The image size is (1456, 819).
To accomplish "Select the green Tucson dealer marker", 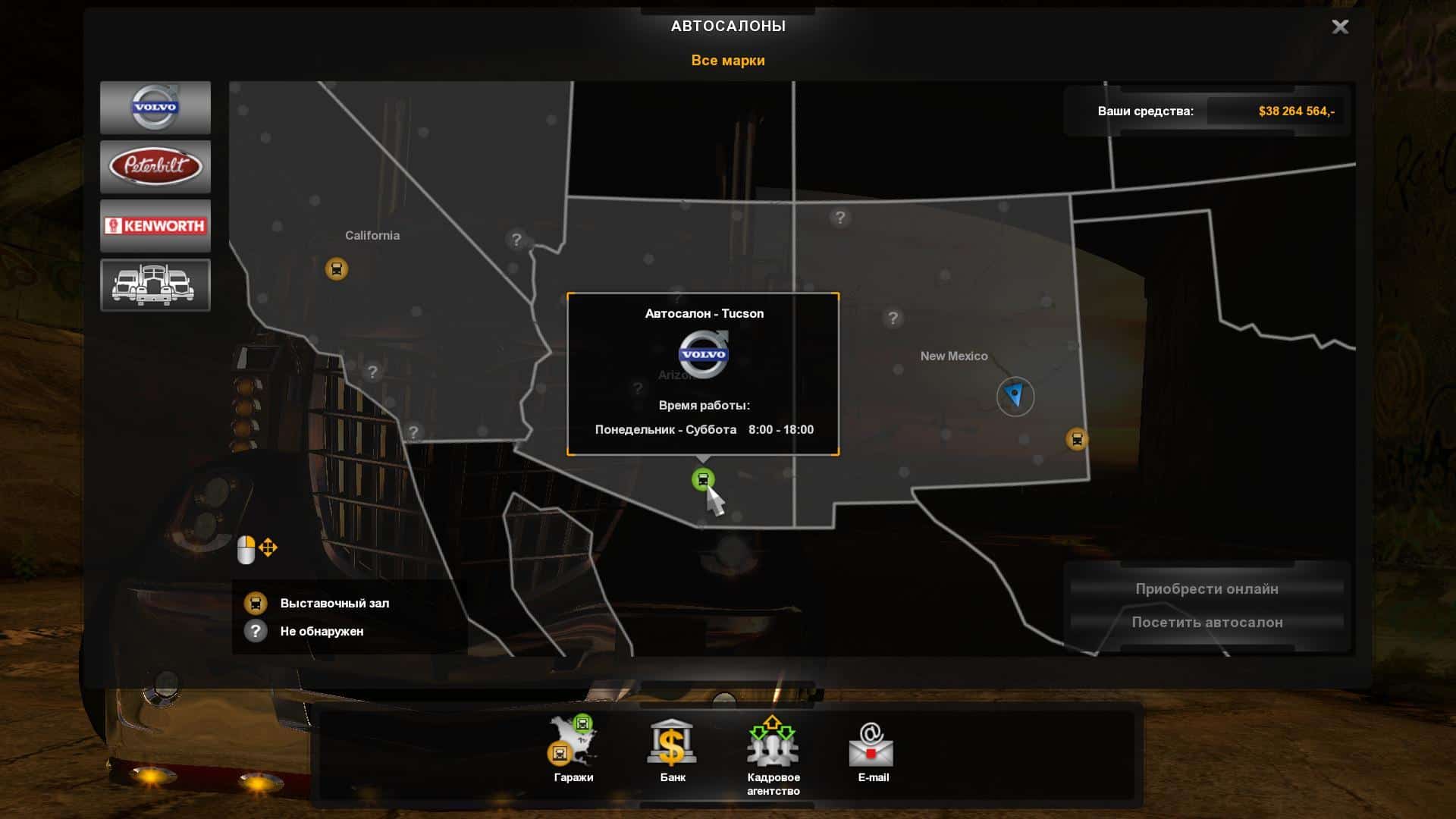I will coord(703,479).
